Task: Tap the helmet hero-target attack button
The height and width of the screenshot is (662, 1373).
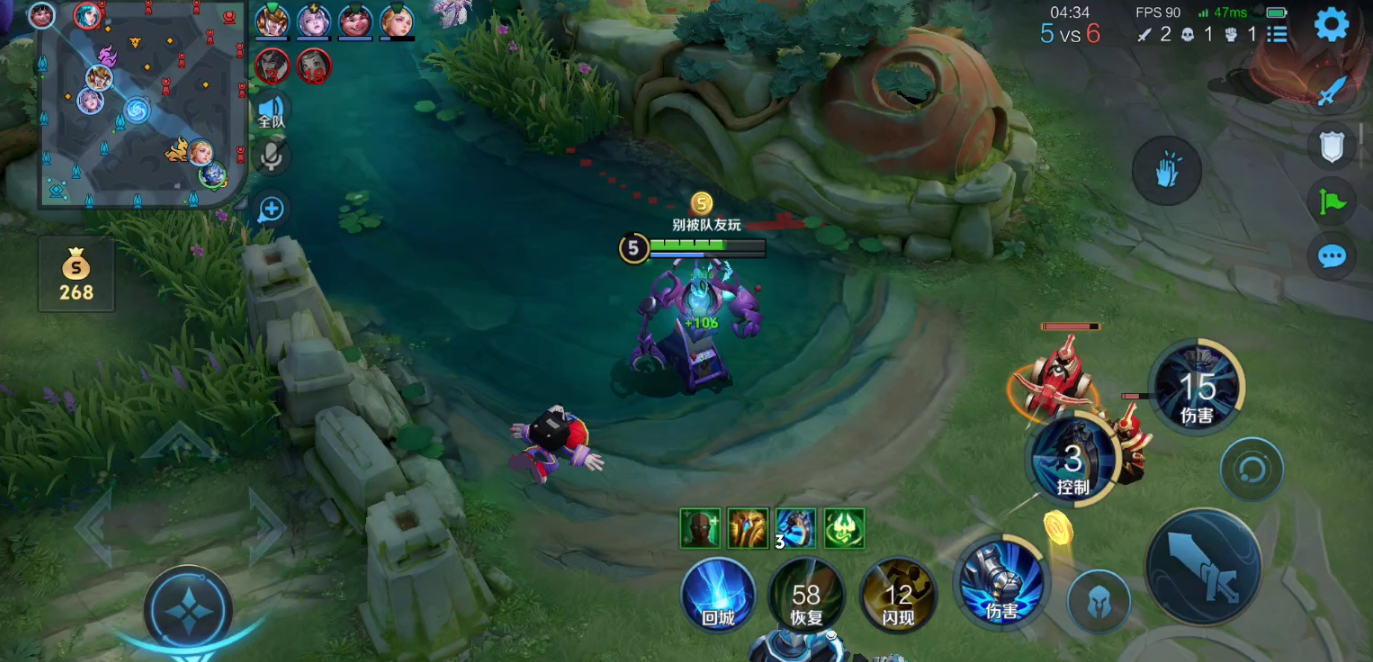Action: (1098, 601)
